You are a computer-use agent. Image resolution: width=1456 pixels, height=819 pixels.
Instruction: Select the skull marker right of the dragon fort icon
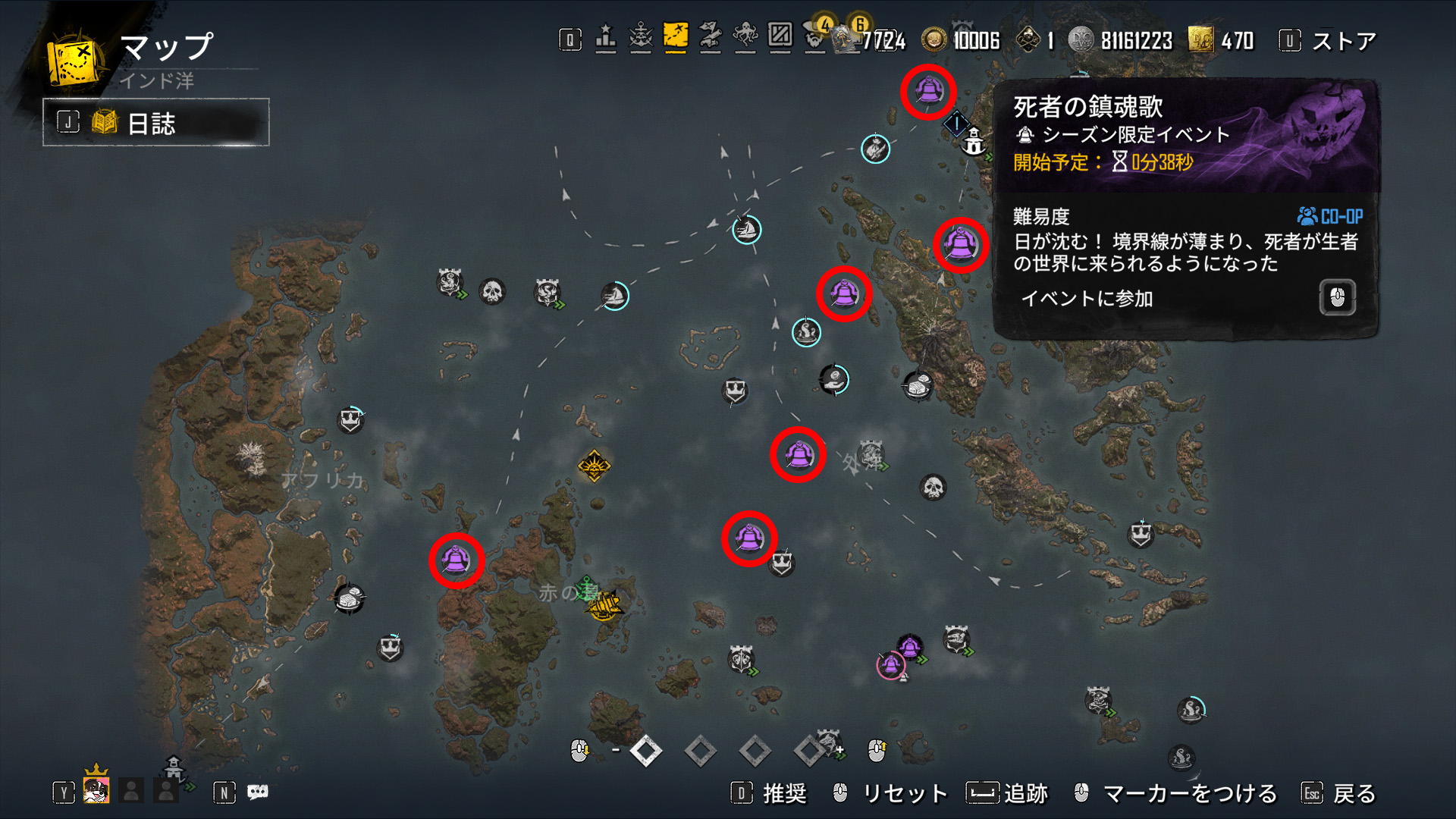point(492,291)
